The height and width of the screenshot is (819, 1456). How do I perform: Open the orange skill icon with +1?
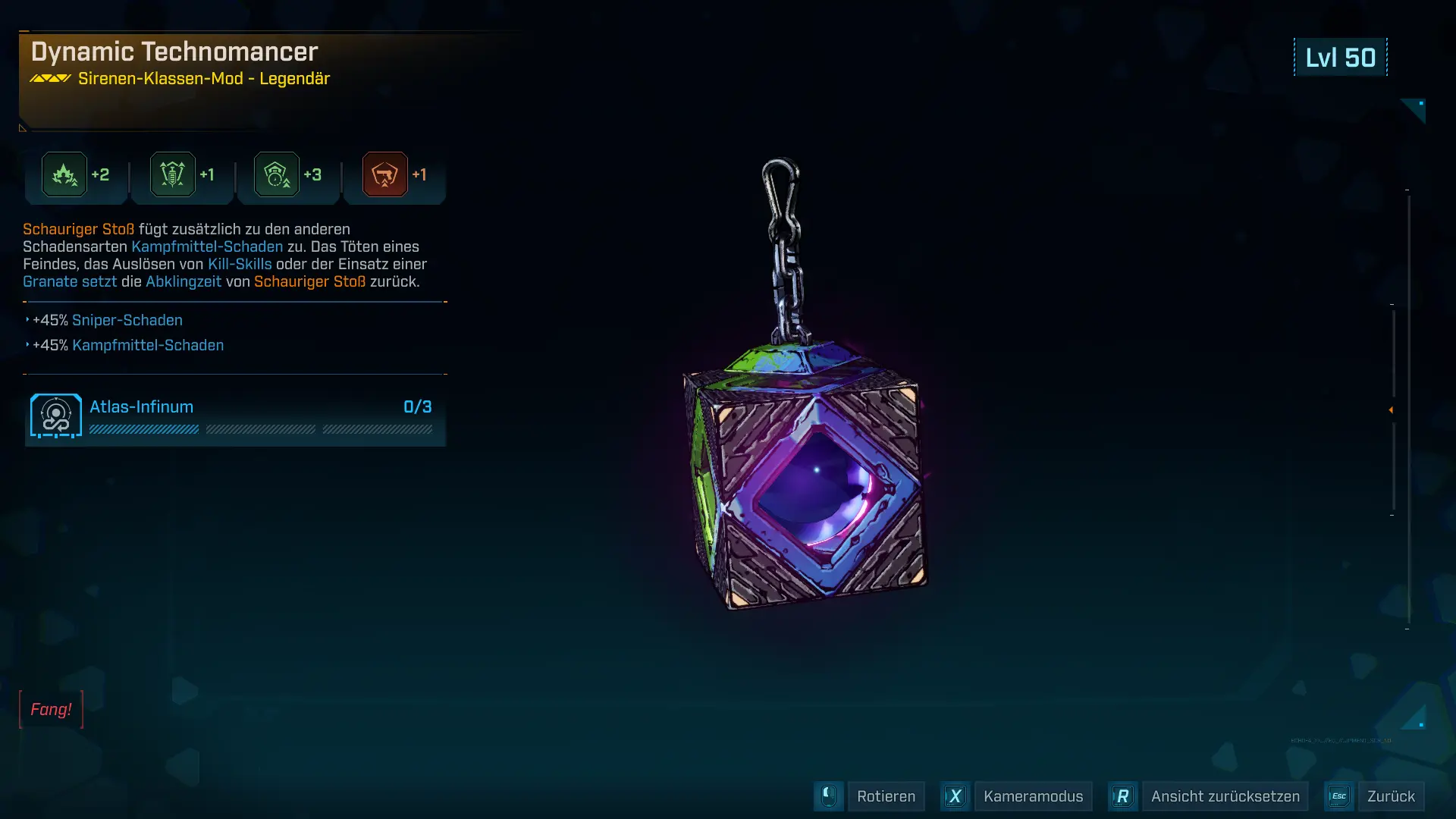point(385,174)
